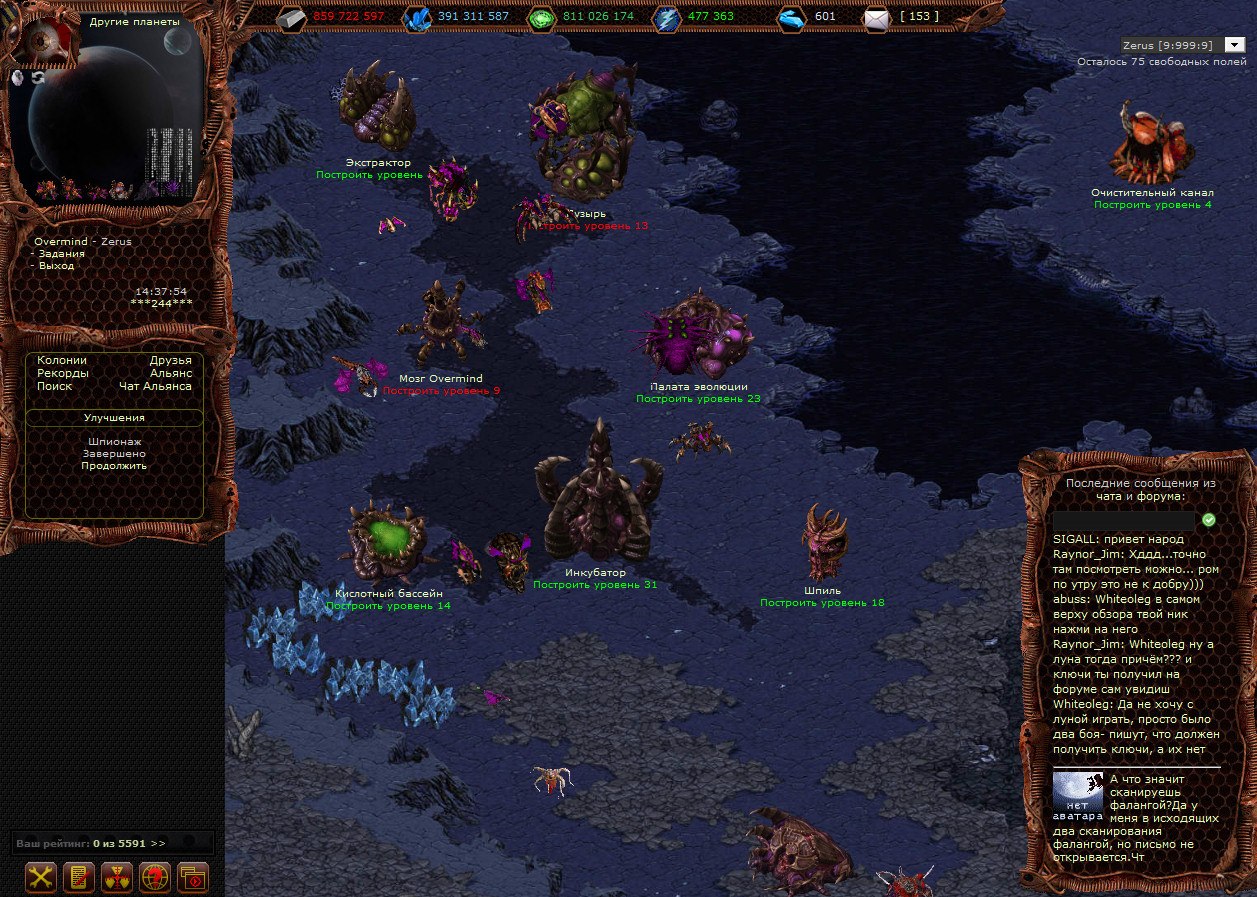The width and height of the screenshot is (1257, 897).
Task: Expand rating with the >> arrows
Action: point(158,844)
